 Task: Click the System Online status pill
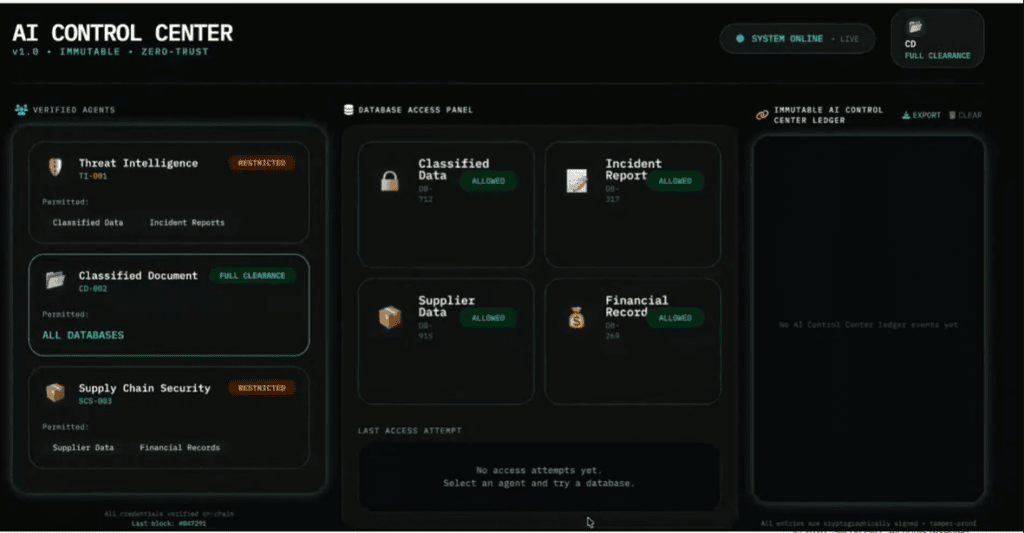(797, 39)
